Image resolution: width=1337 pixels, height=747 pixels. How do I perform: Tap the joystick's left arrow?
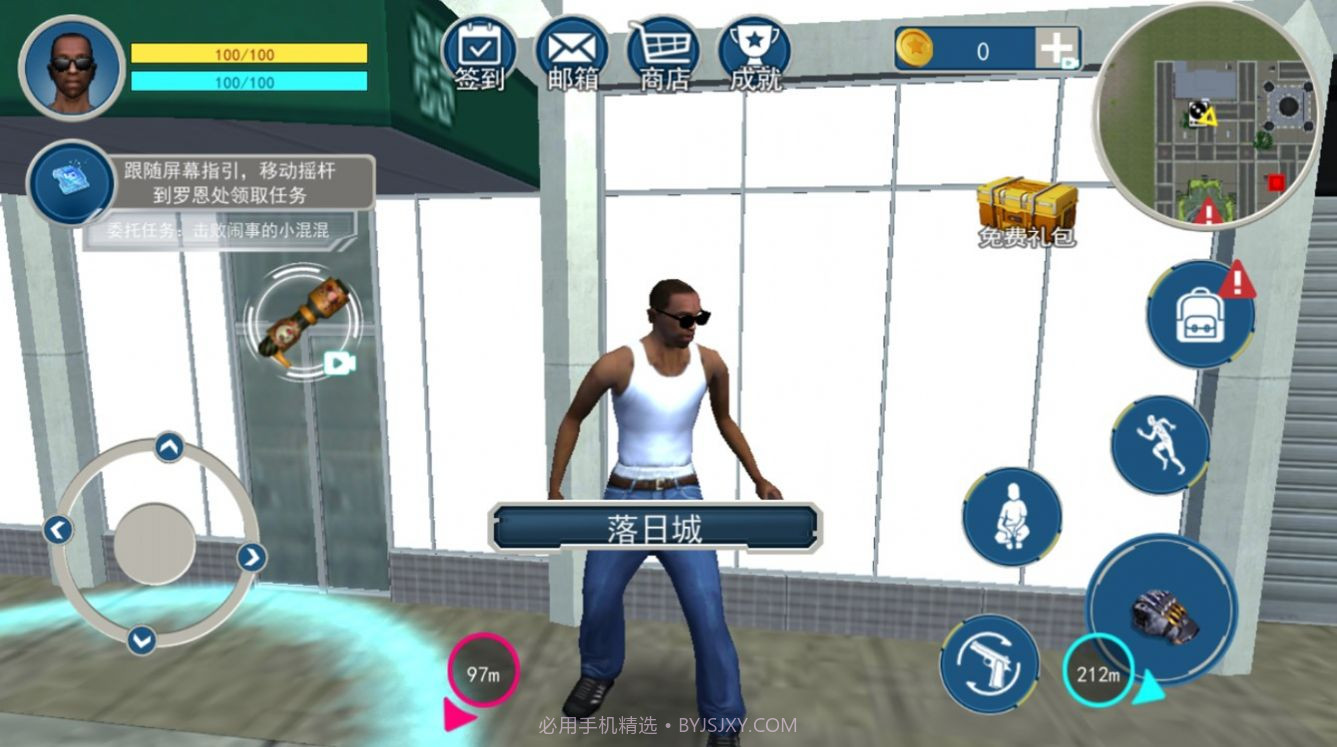coord(58,530)
